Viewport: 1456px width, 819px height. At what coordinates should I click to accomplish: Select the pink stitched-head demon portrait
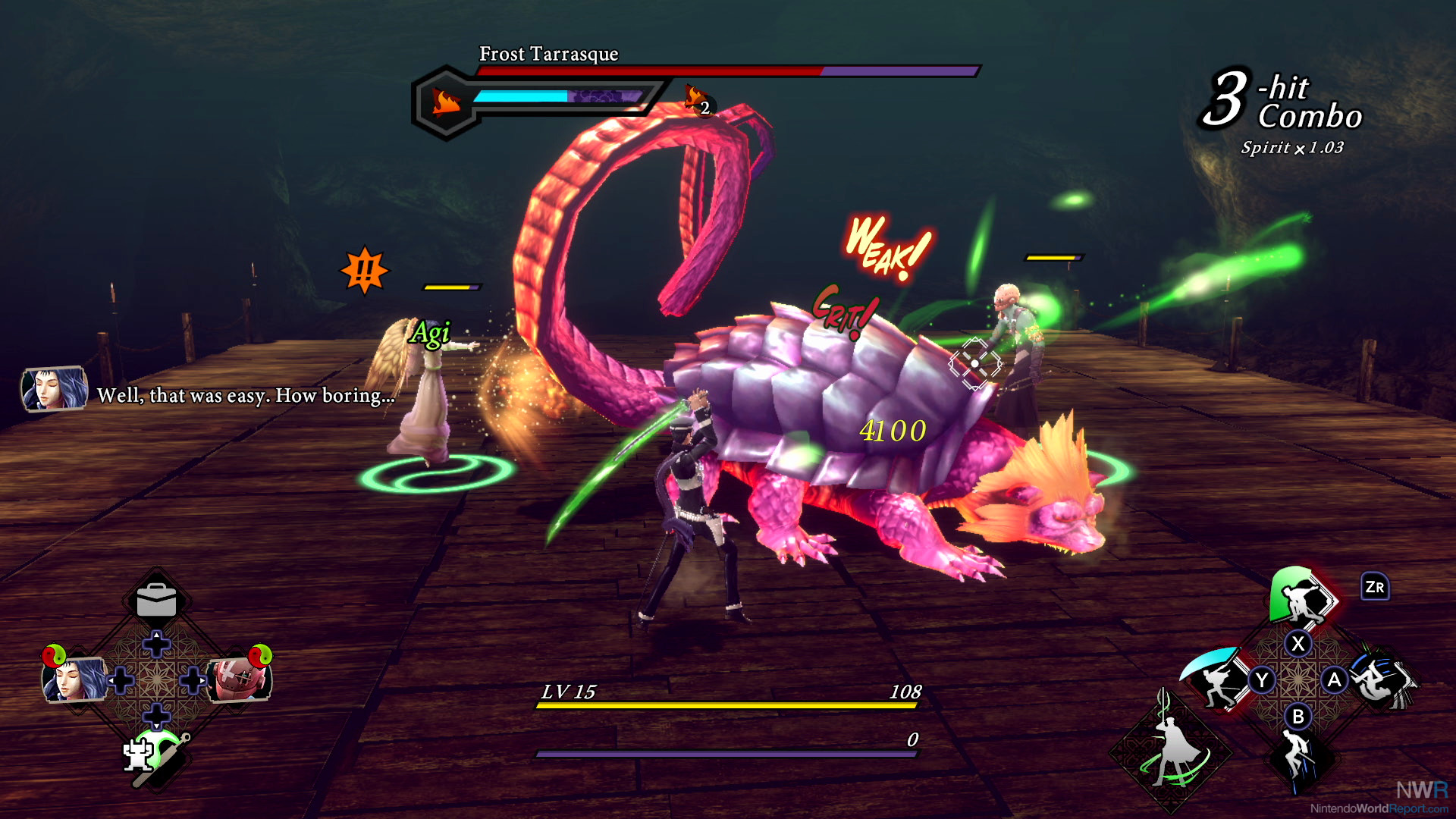click(238, 678)
